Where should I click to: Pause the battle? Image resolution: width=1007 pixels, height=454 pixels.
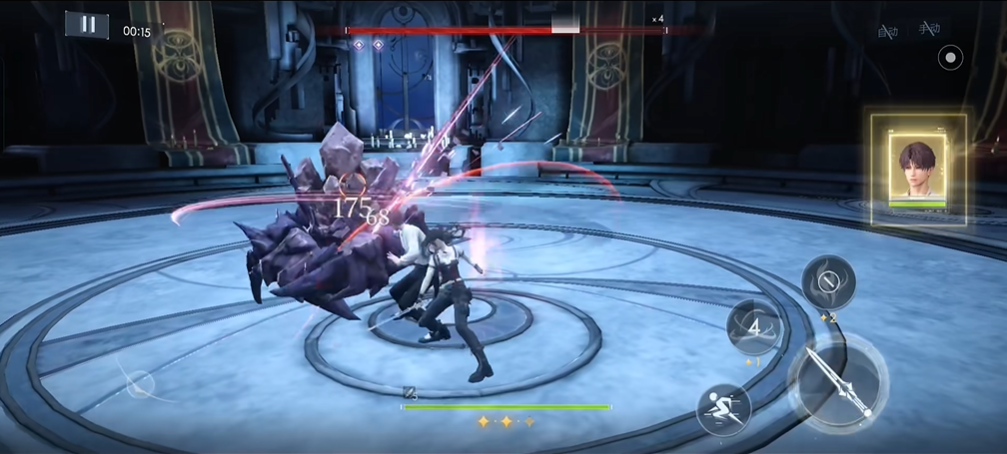click(x=87, y=25)
